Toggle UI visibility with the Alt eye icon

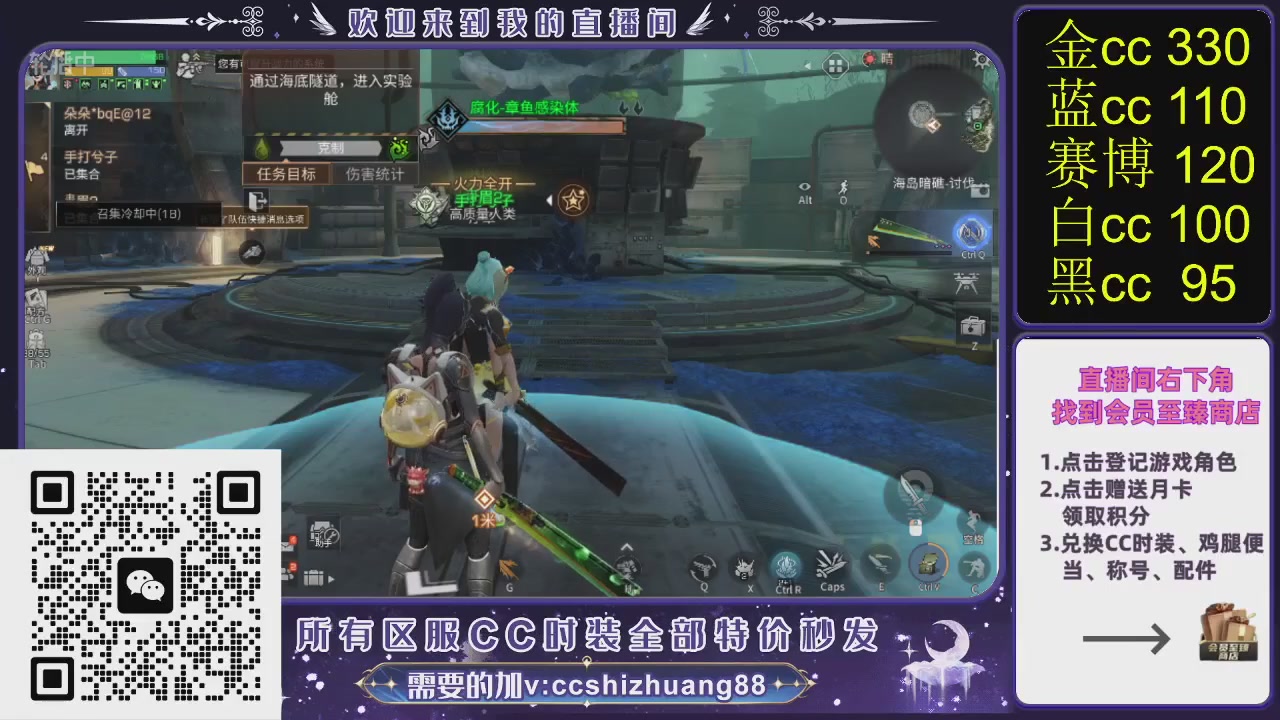pyautogui.click(x=805, y=187)
